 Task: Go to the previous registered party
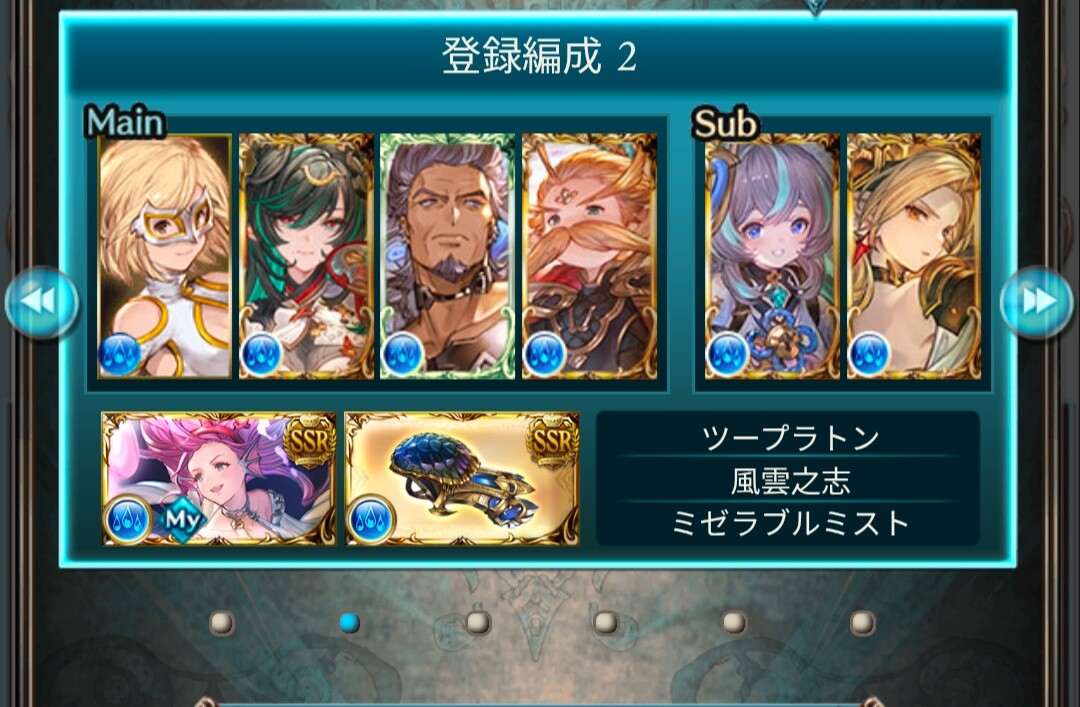tap(41, 302)
